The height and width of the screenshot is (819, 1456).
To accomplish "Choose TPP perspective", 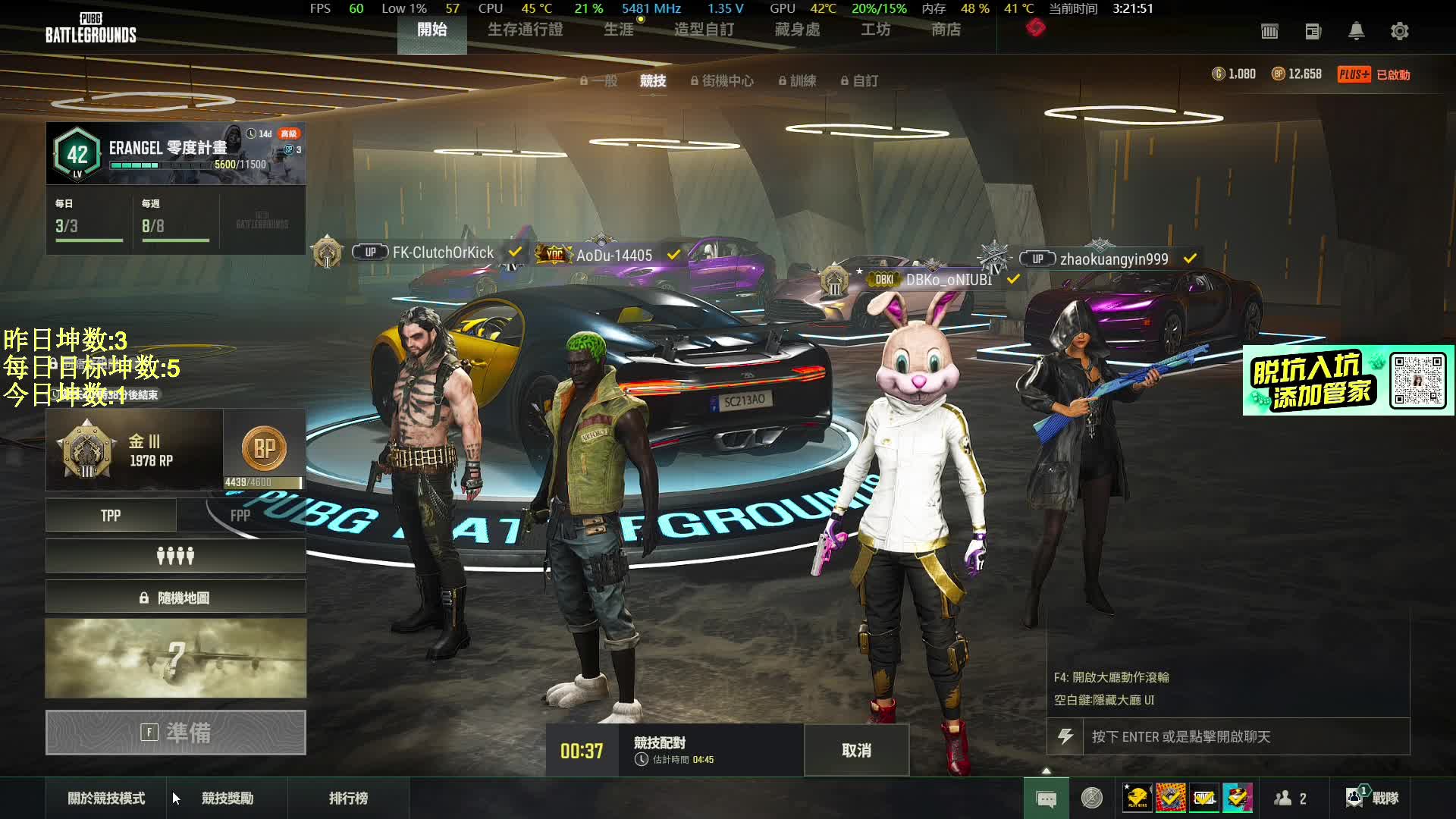I will (x=111, y=516).
